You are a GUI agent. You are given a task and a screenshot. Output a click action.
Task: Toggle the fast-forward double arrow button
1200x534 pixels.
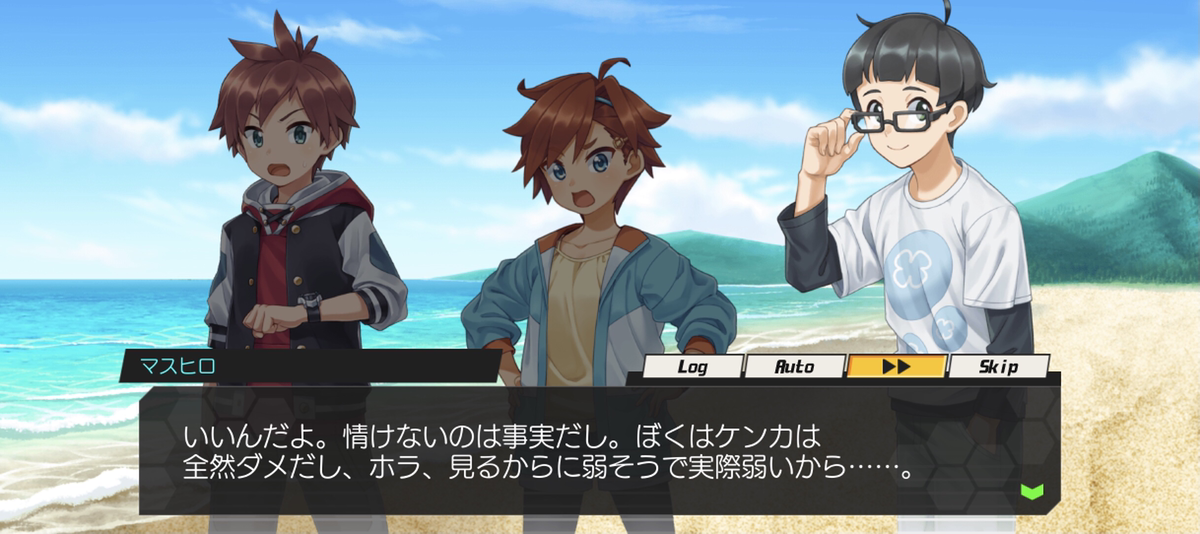pos(896,367)
